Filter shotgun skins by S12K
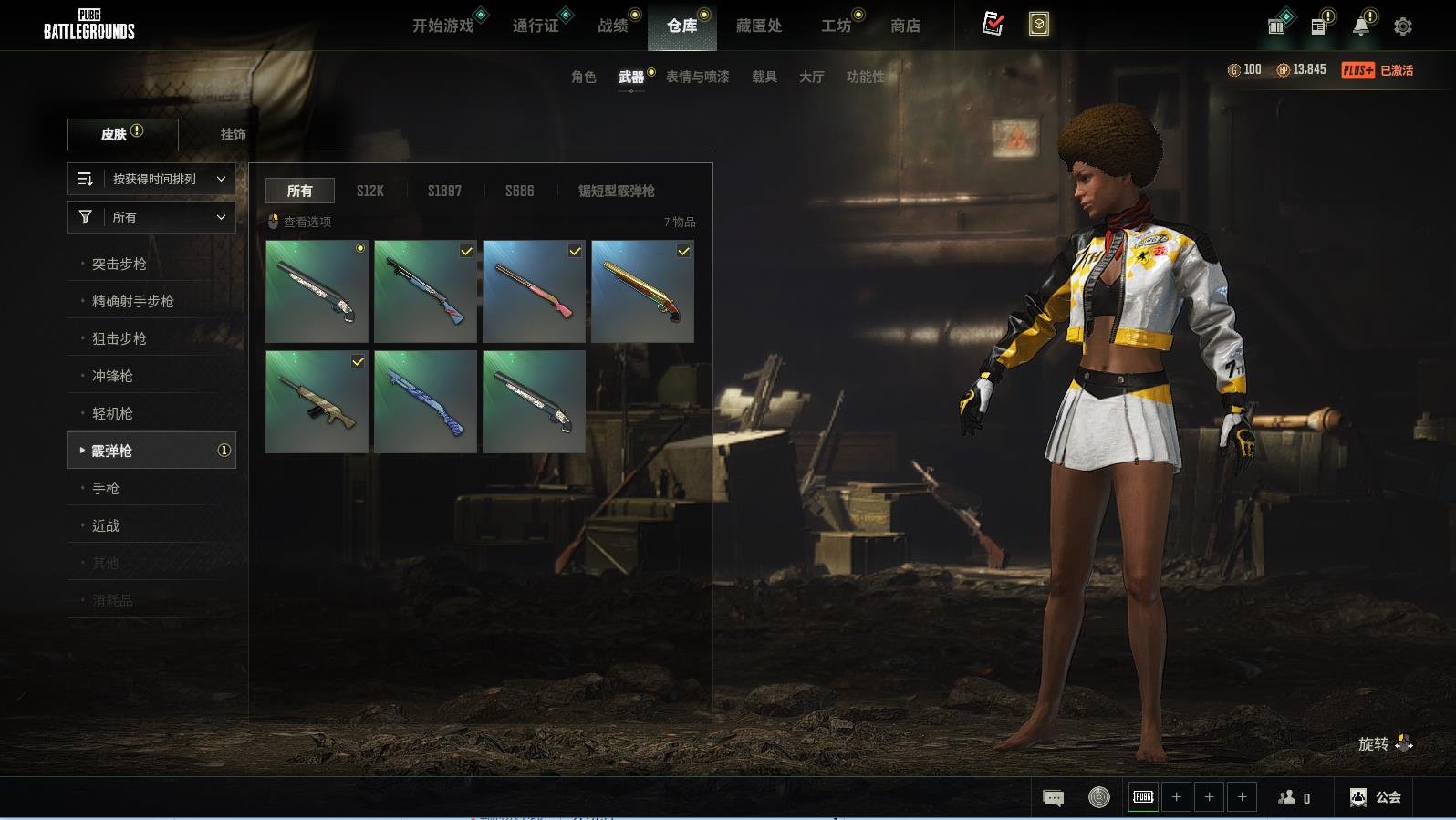 click(369, 191)
